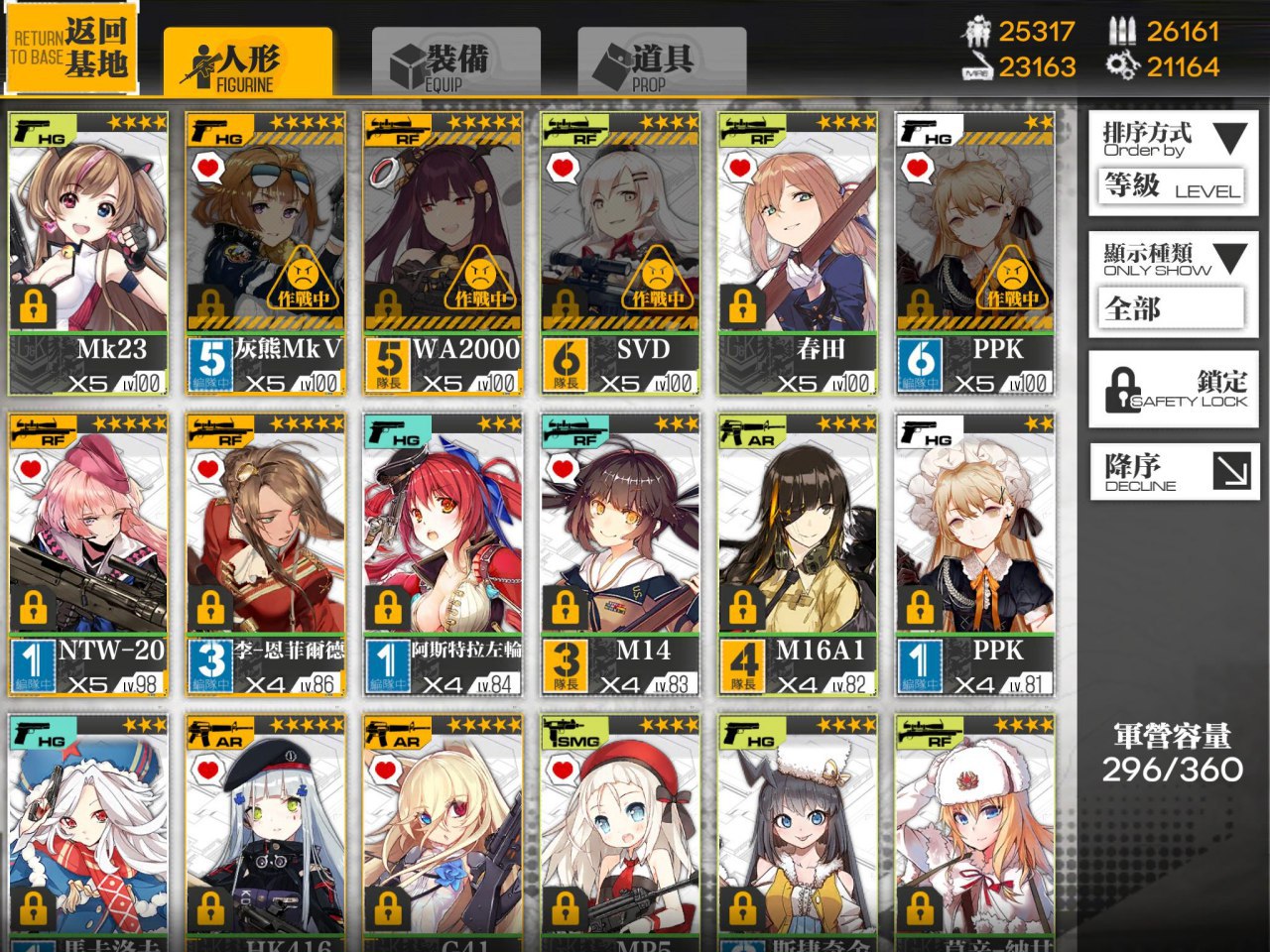Select the 灰熊MkV handgun card
This screenshot has height=952, width=1270.
(266, 253)
